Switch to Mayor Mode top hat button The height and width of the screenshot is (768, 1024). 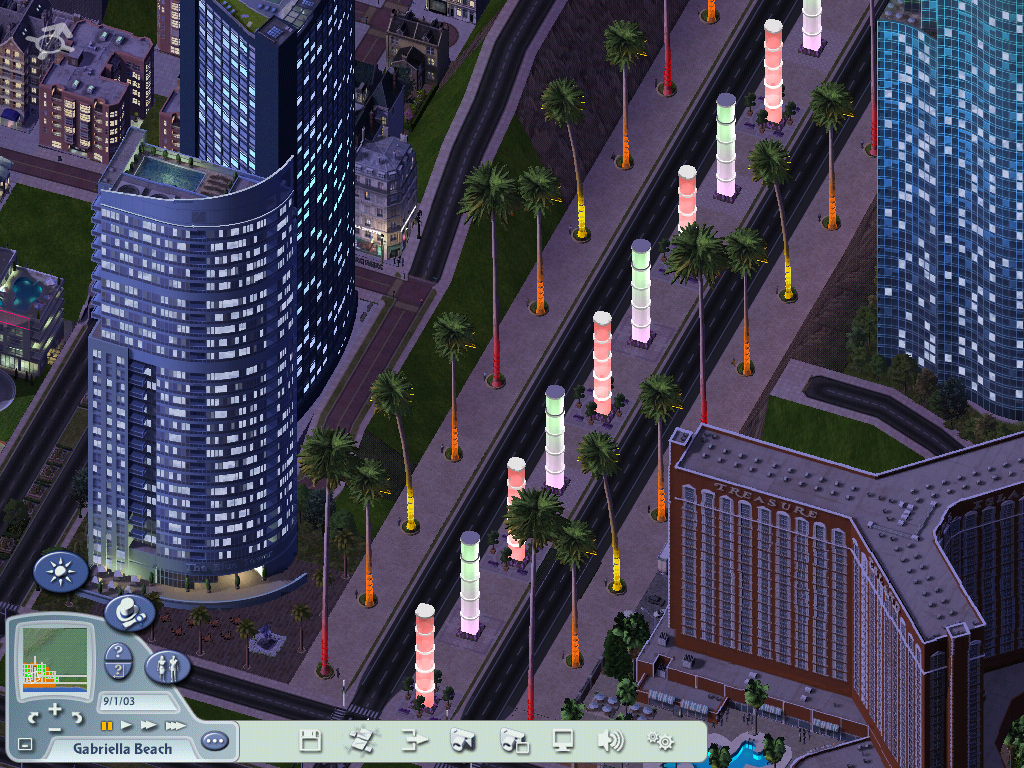[129, 613]
